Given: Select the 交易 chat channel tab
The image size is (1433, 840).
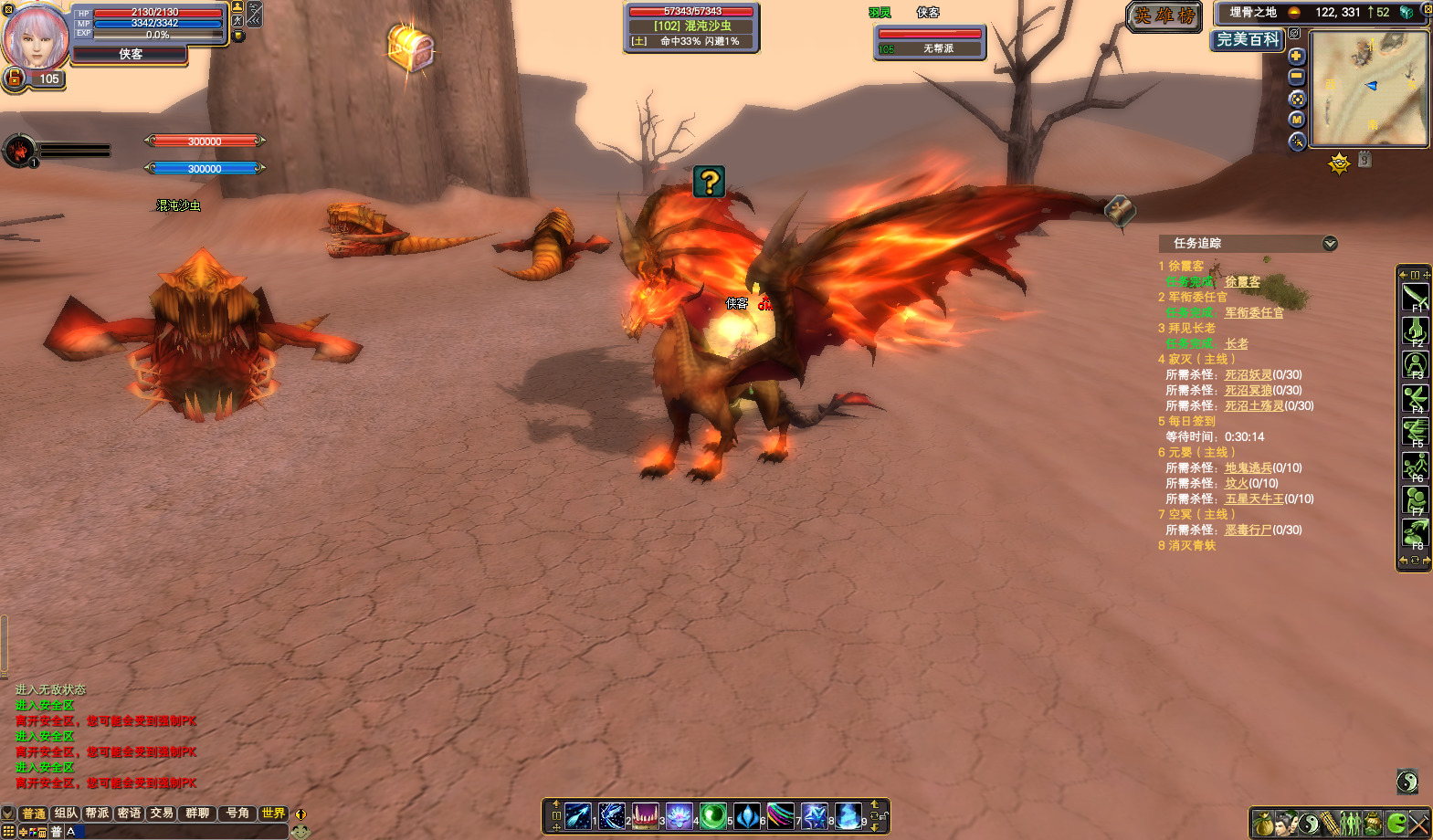Looking at the screenshot, I should pos(162,813).
